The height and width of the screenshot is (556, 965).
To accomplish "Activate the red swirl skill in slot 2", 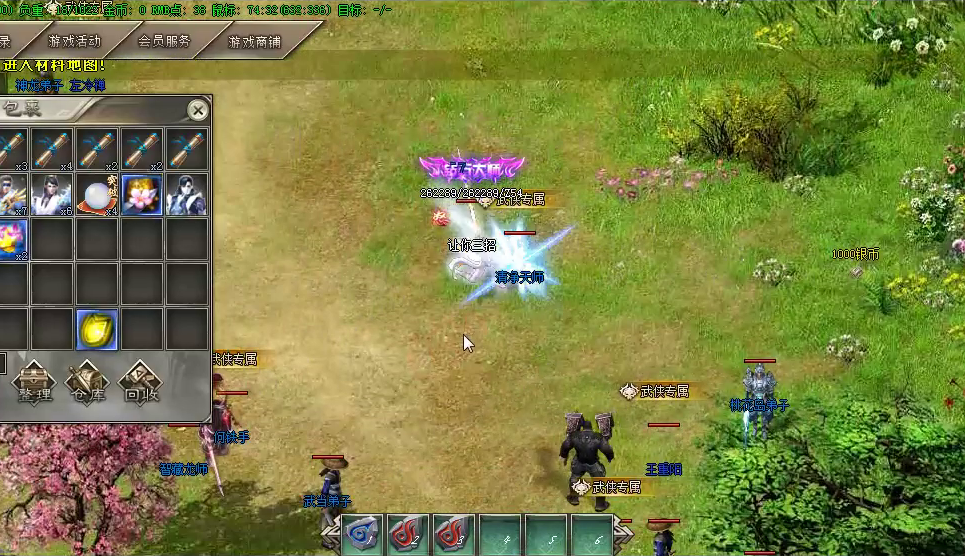I will pyautogui.click(x=407, y=535).
